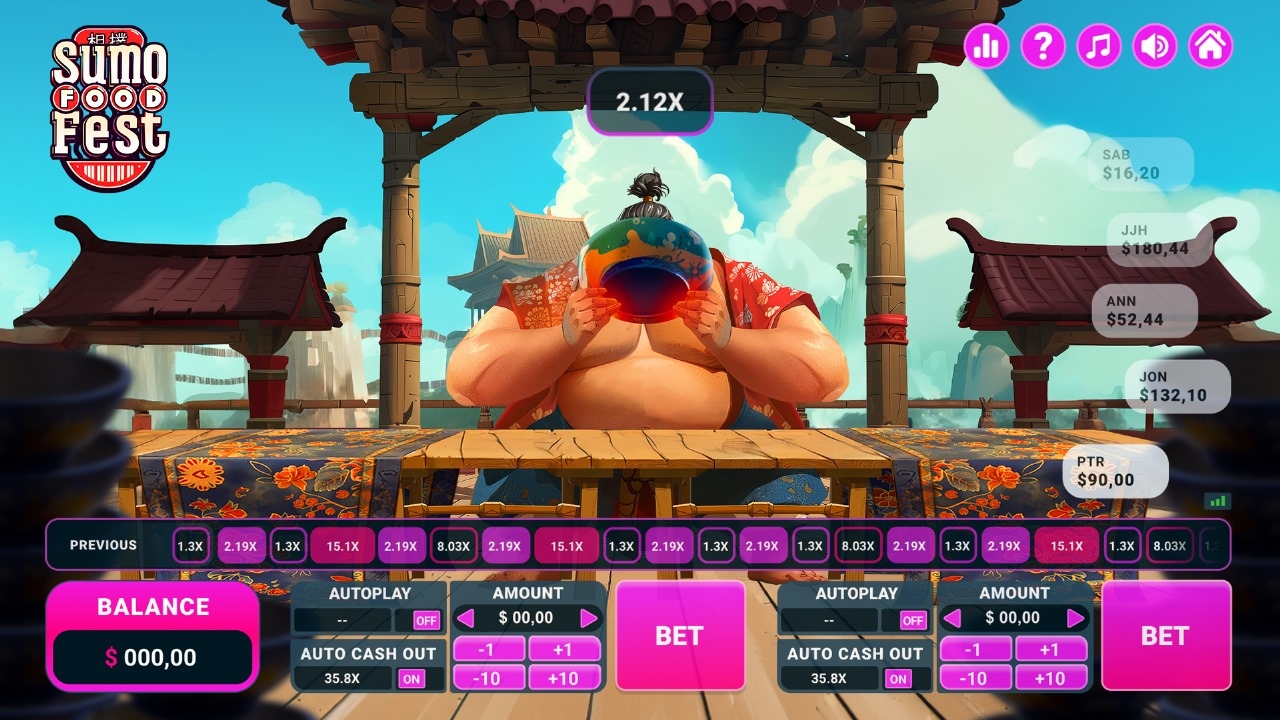Increase left panel amount with +10
This screenshot has height=720, width=1280.
(563, 678)
